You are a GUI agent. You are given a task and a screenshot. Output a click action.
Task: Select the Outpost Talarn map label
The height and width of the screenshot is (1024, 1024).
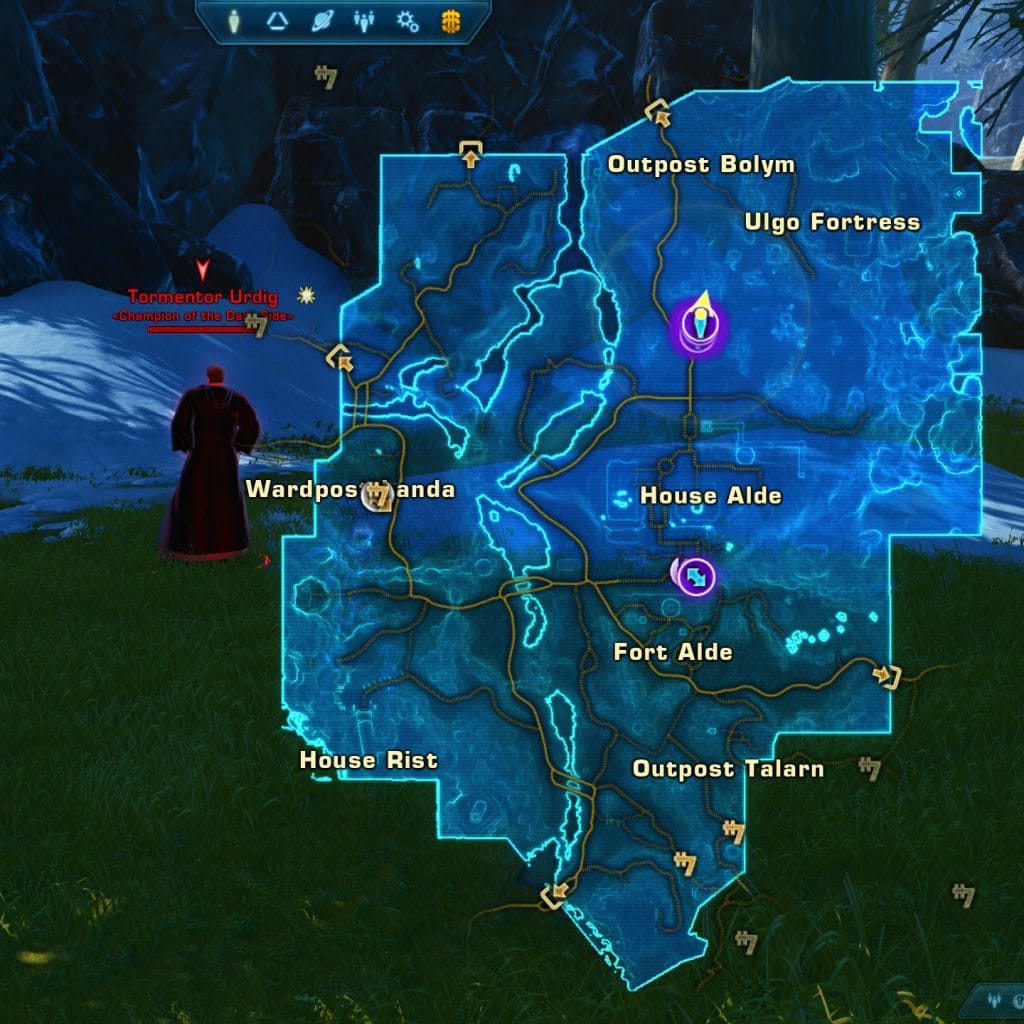coord(728,769)
